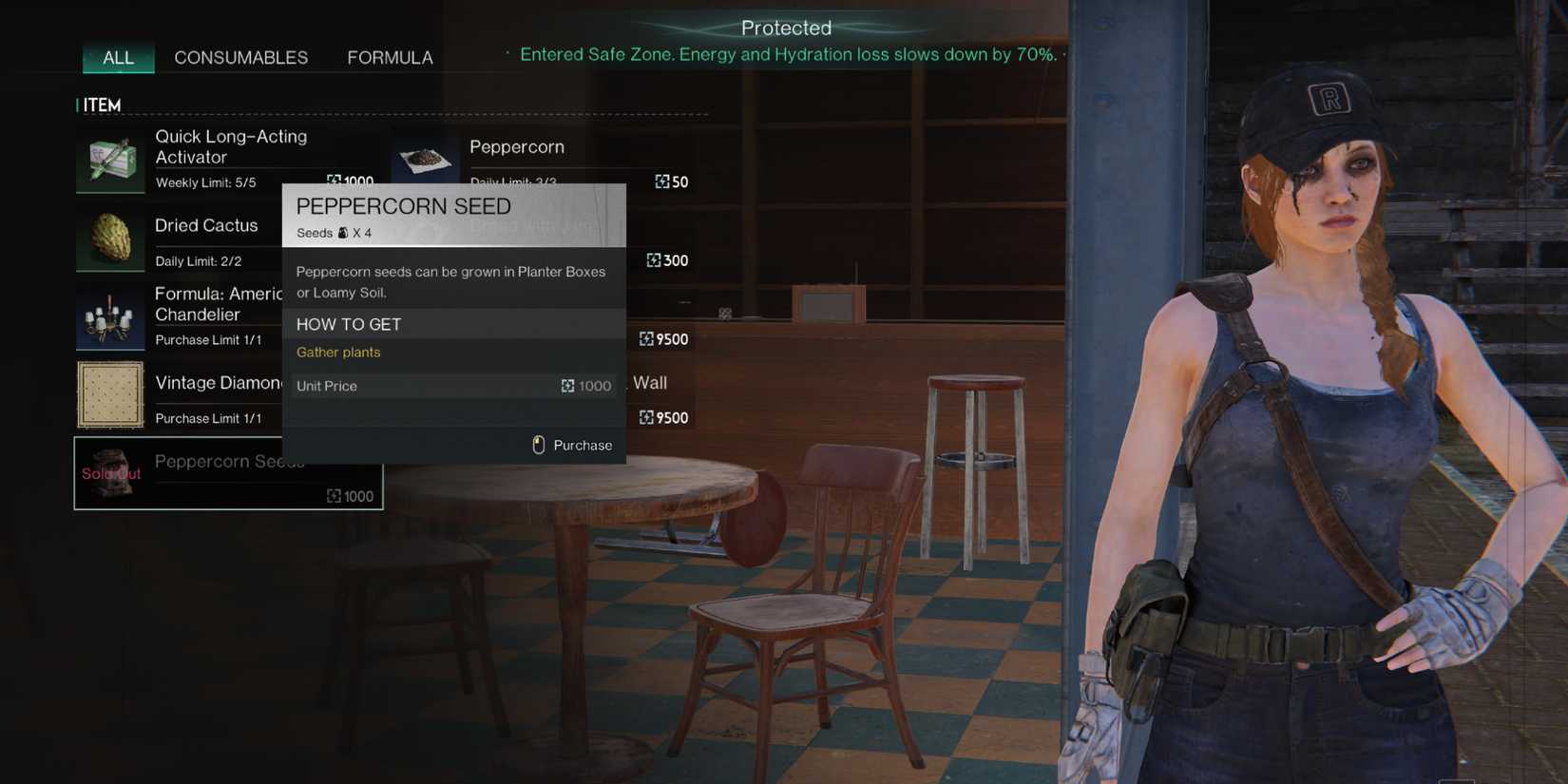Select the Vintage Diamond flooring icon

click(x=109, y=395)
